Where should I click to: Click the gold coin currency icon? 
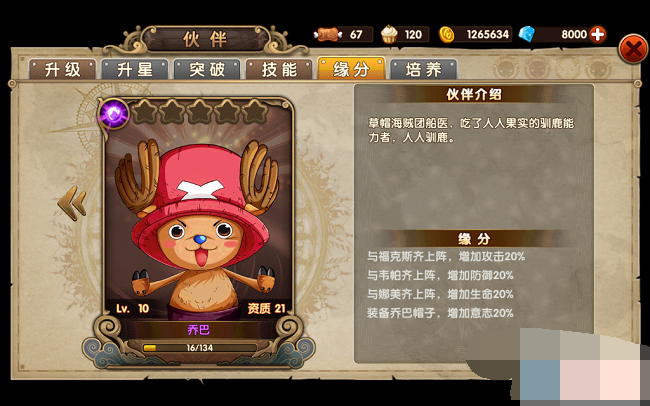[446, 34]
